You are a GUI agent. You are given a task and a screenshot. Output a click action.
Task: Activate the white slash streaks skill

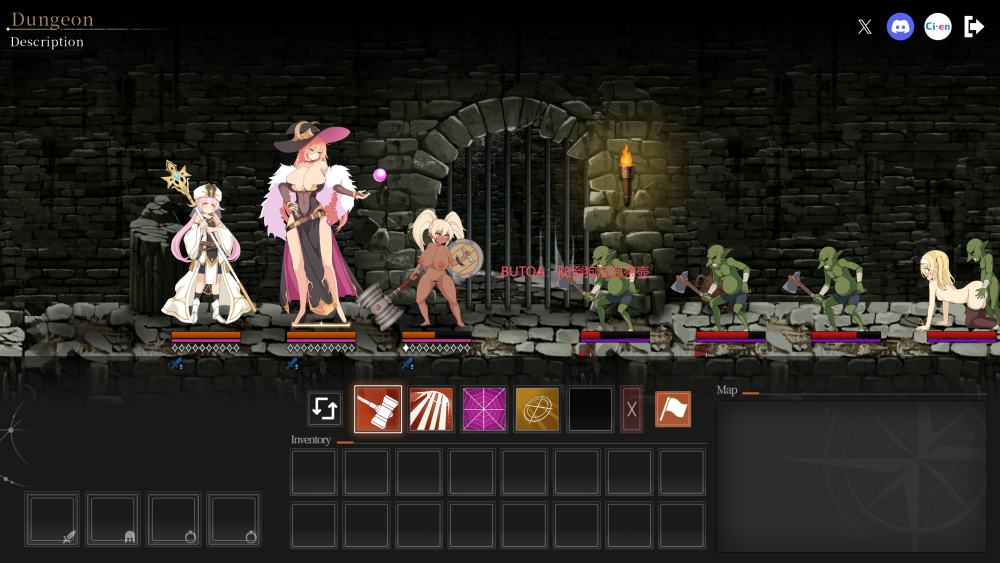[431, 409]
